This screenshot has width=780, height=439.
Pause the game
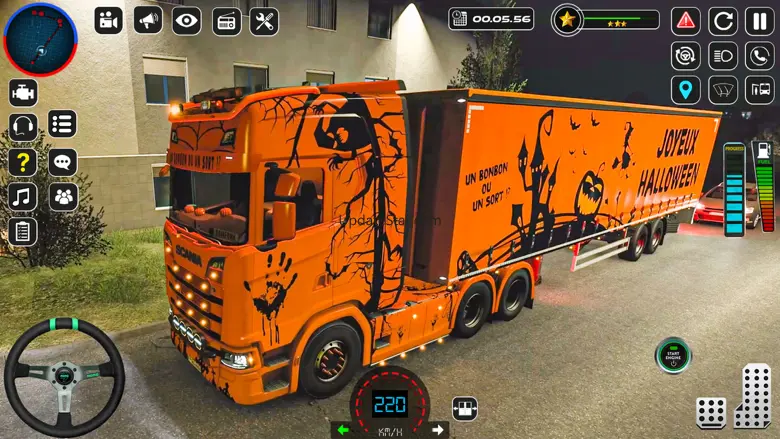tap(759, 20)
